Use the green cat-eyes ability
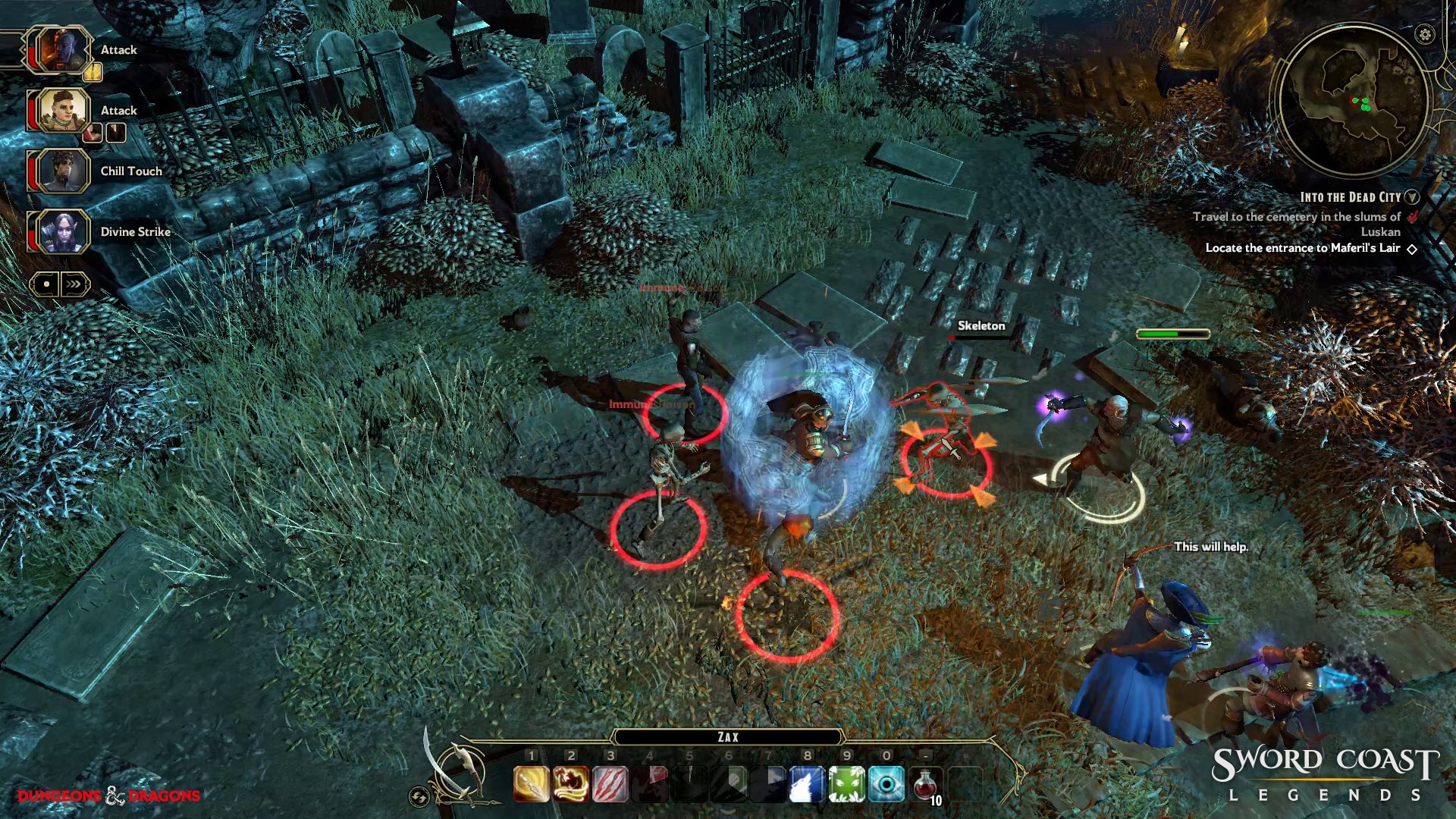Viewport: 1456px width, 819px height. 847,784
